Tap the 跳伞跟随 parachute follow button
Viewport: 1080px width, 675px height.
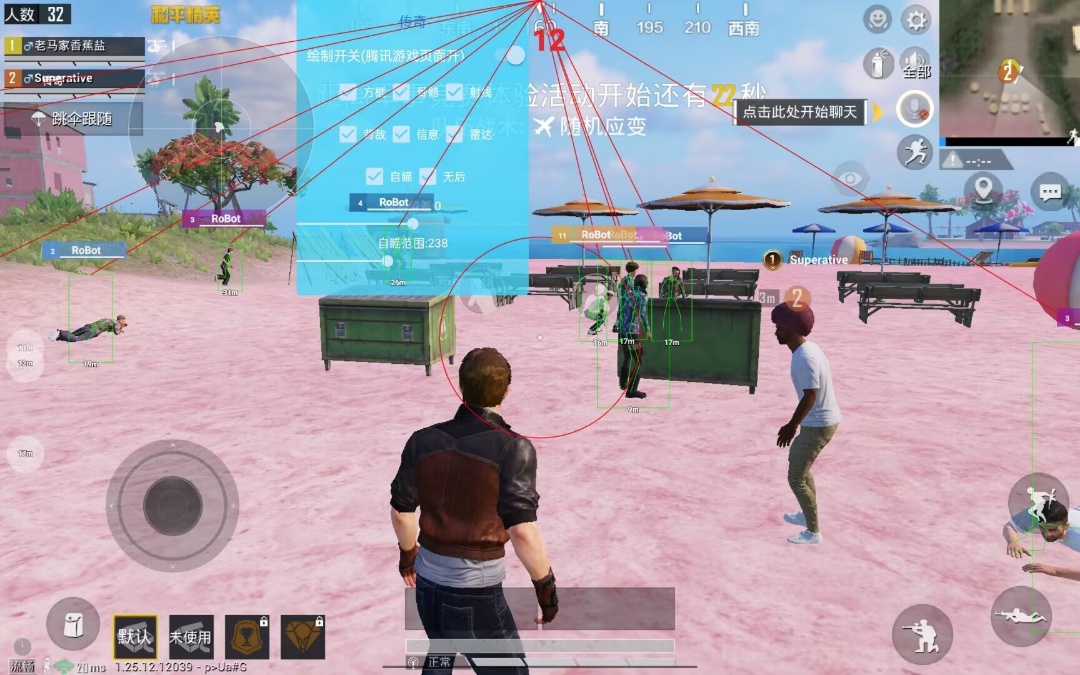pyautogui.click(x=73, y=119)
